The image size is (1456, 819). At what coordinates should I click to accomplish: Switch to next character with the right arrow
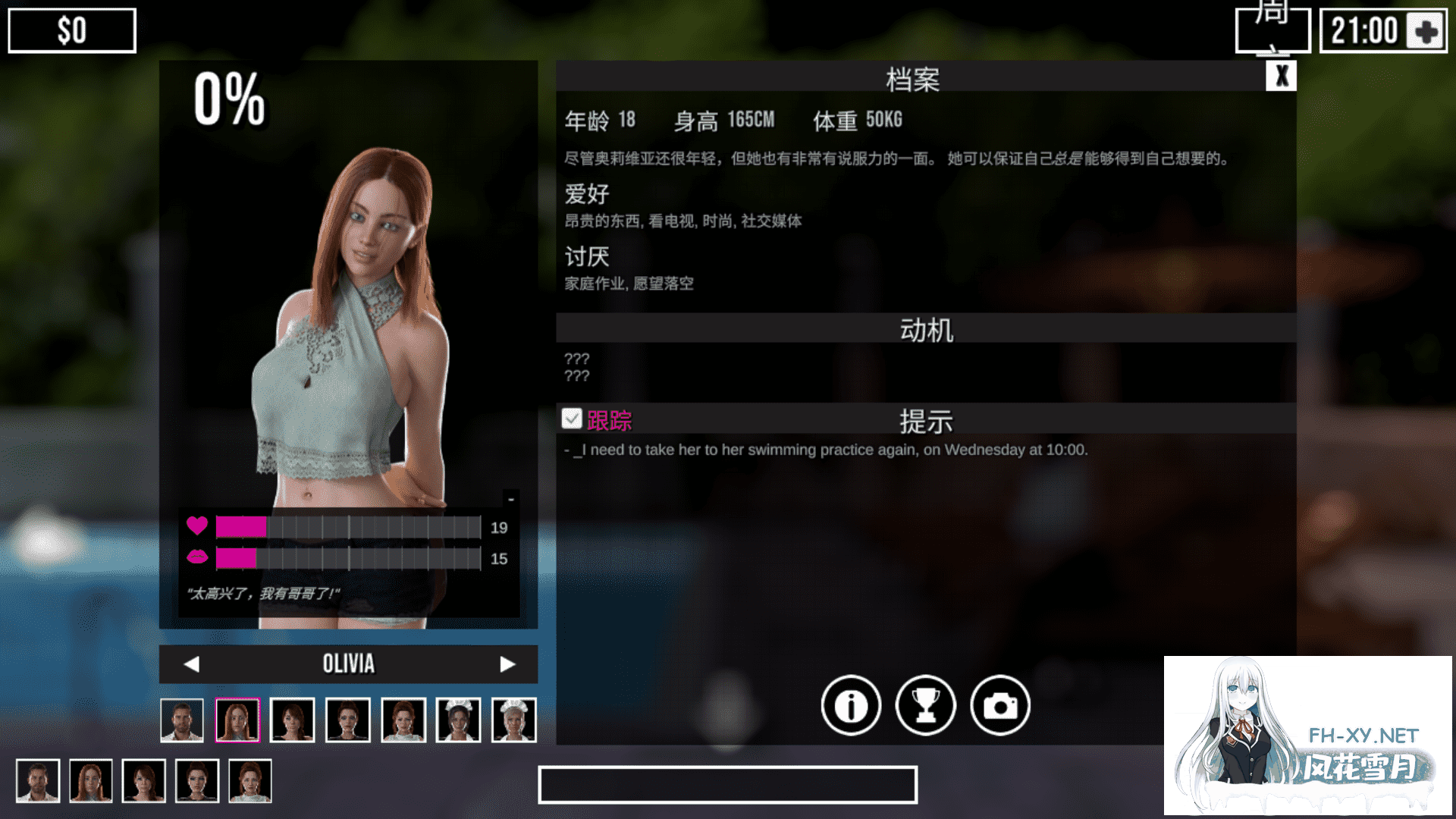pos(509,664)
